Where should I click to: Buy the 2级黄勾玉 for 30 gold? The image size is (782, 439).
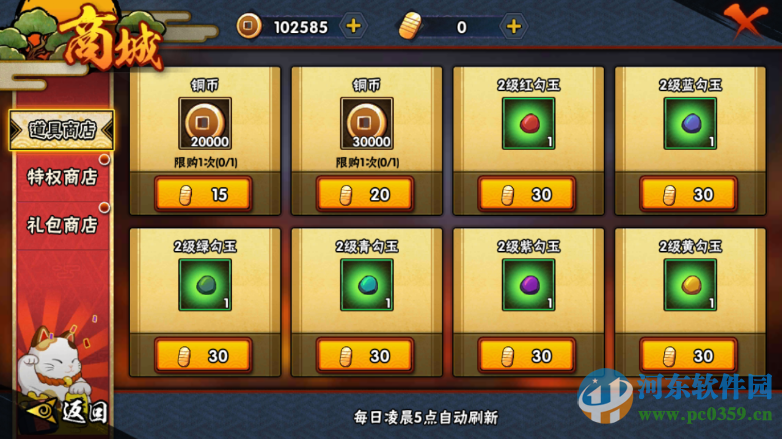point(689,355)
